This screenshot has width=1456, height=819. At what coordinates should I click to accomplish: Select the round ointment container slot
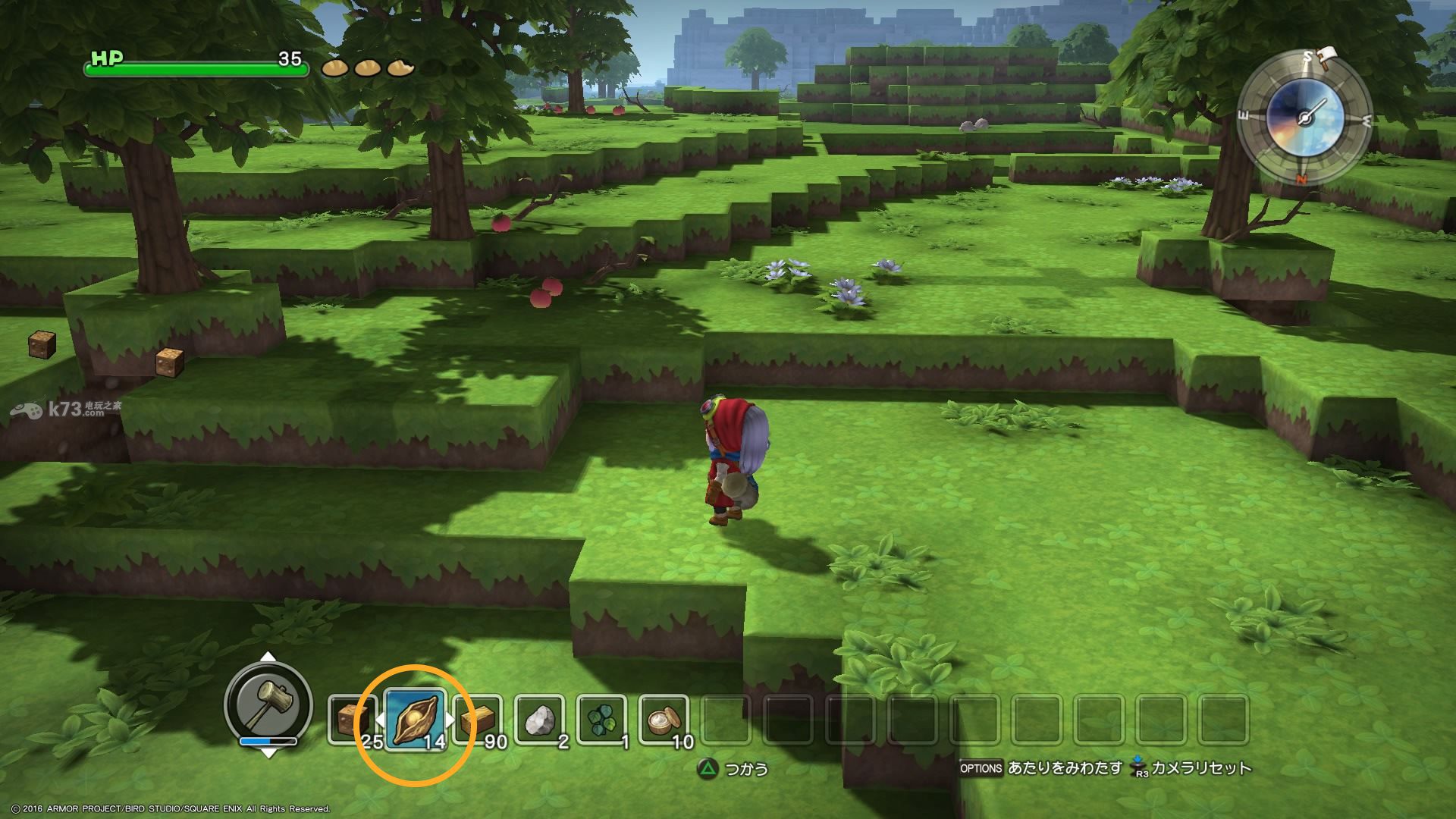(664, 720)
